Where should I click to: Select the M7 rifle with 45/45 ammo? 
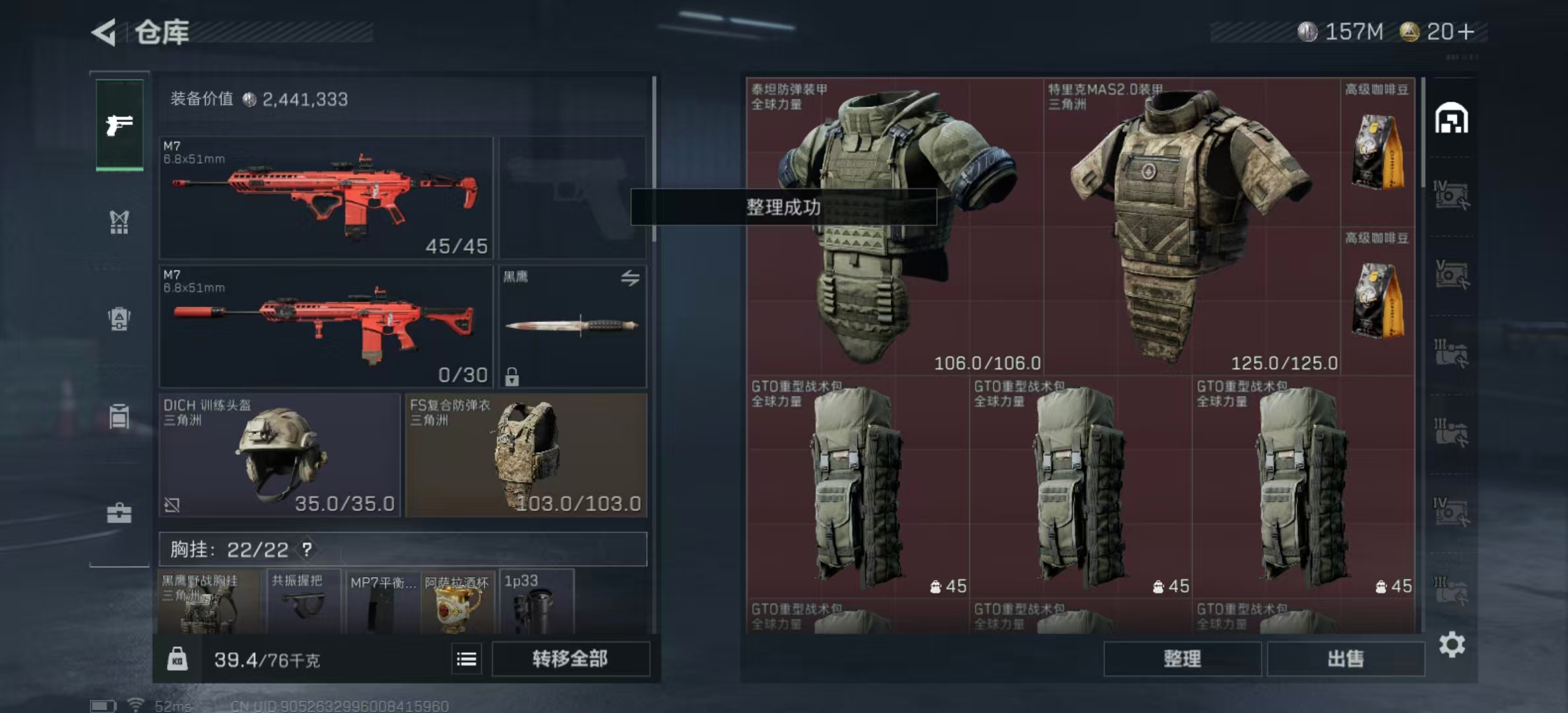[x=326, y=197]
